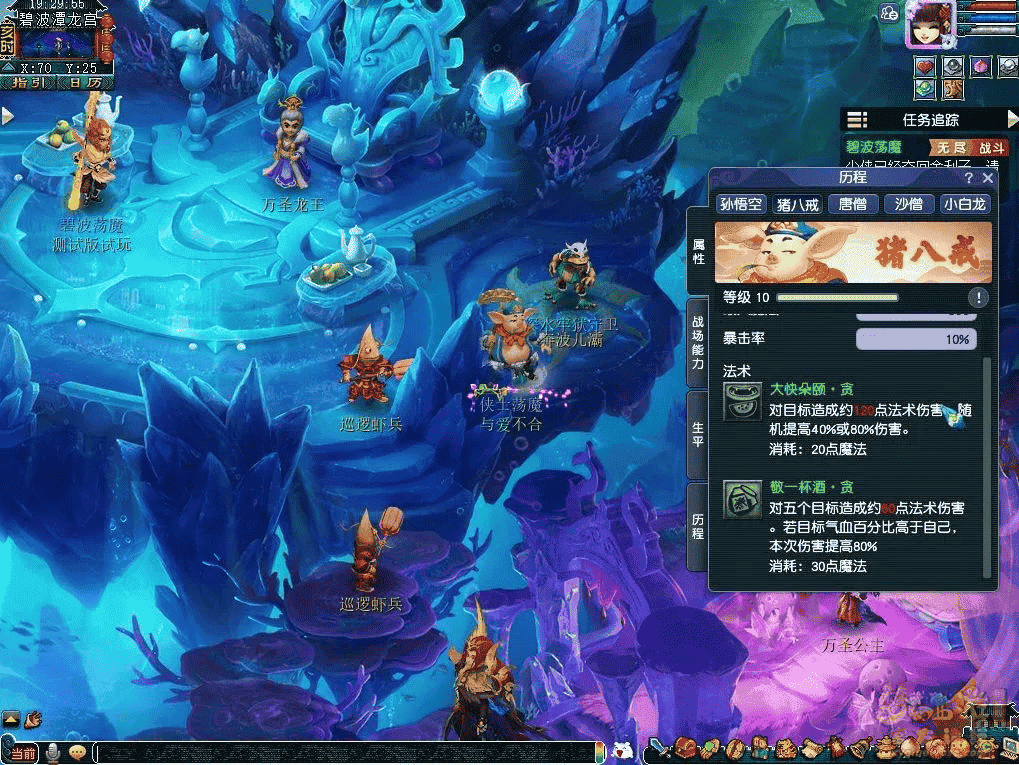Viewport: 1019px width, 765px height.
Task: Click the red heart buff icon
Action: 925,66
